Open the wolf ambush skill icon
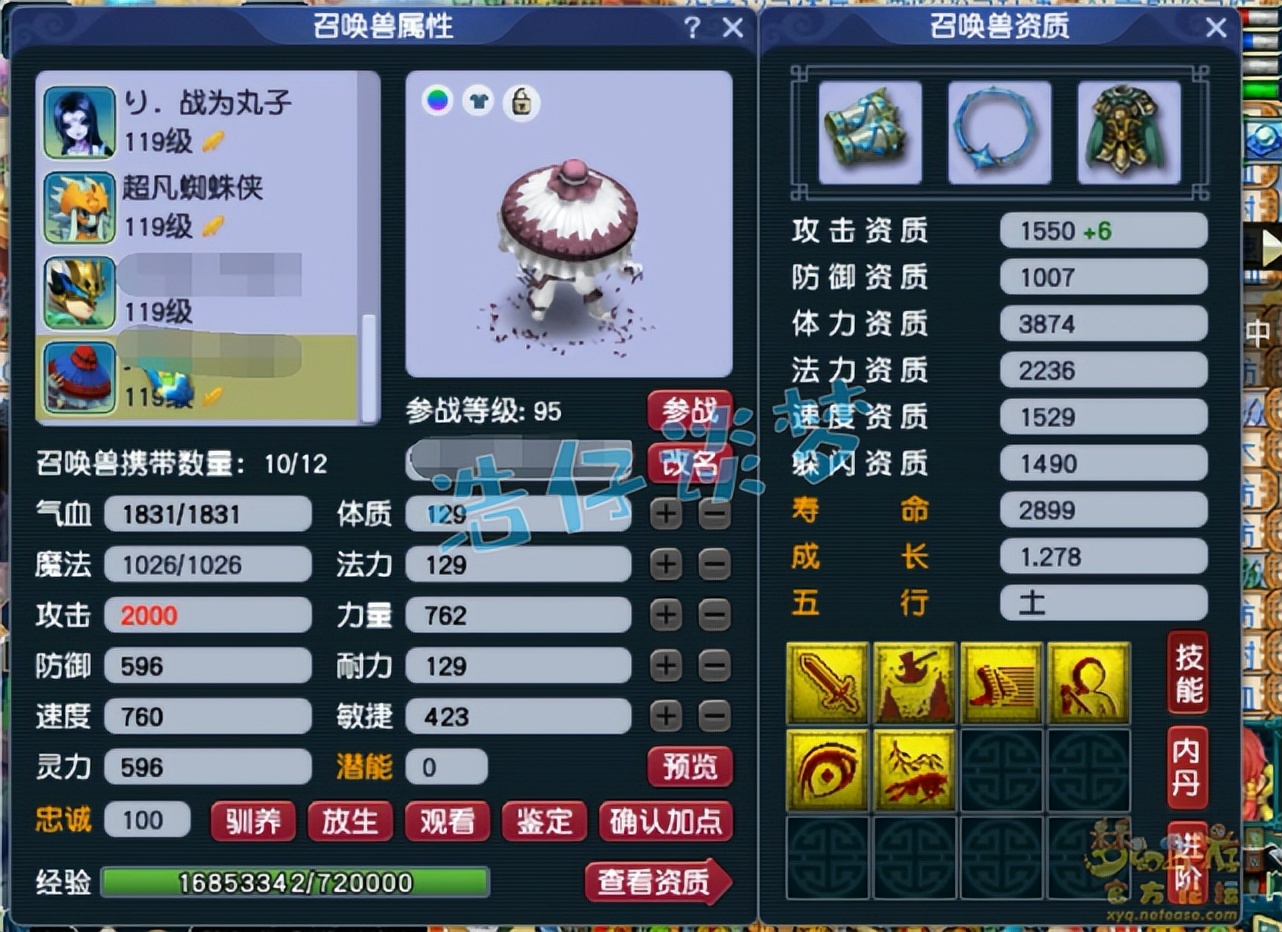This screenshot has width=1282, height=932. [x=915, y=771]
